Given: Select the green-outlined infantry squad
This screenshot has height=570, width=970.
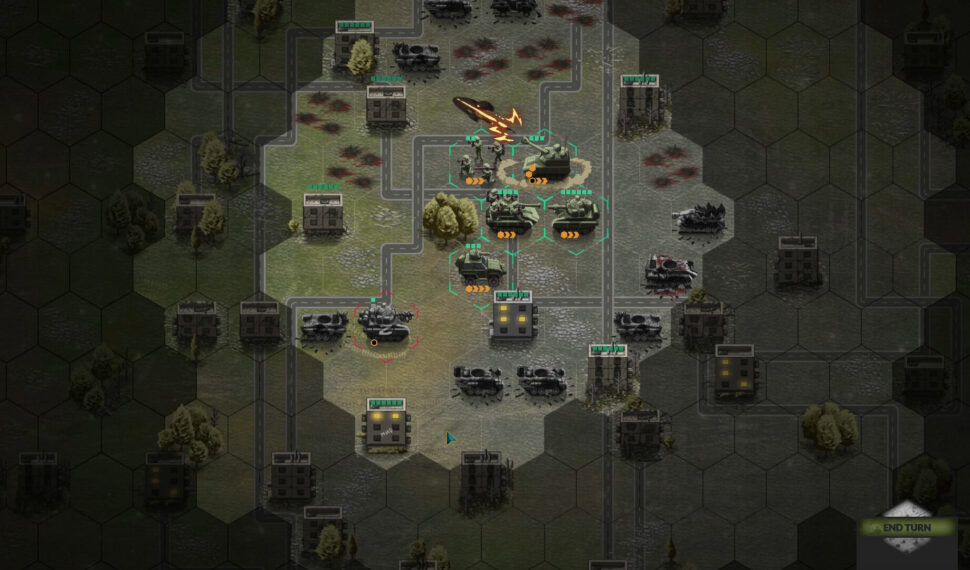Looking at the screenshot, I should (x=480, y=160).
